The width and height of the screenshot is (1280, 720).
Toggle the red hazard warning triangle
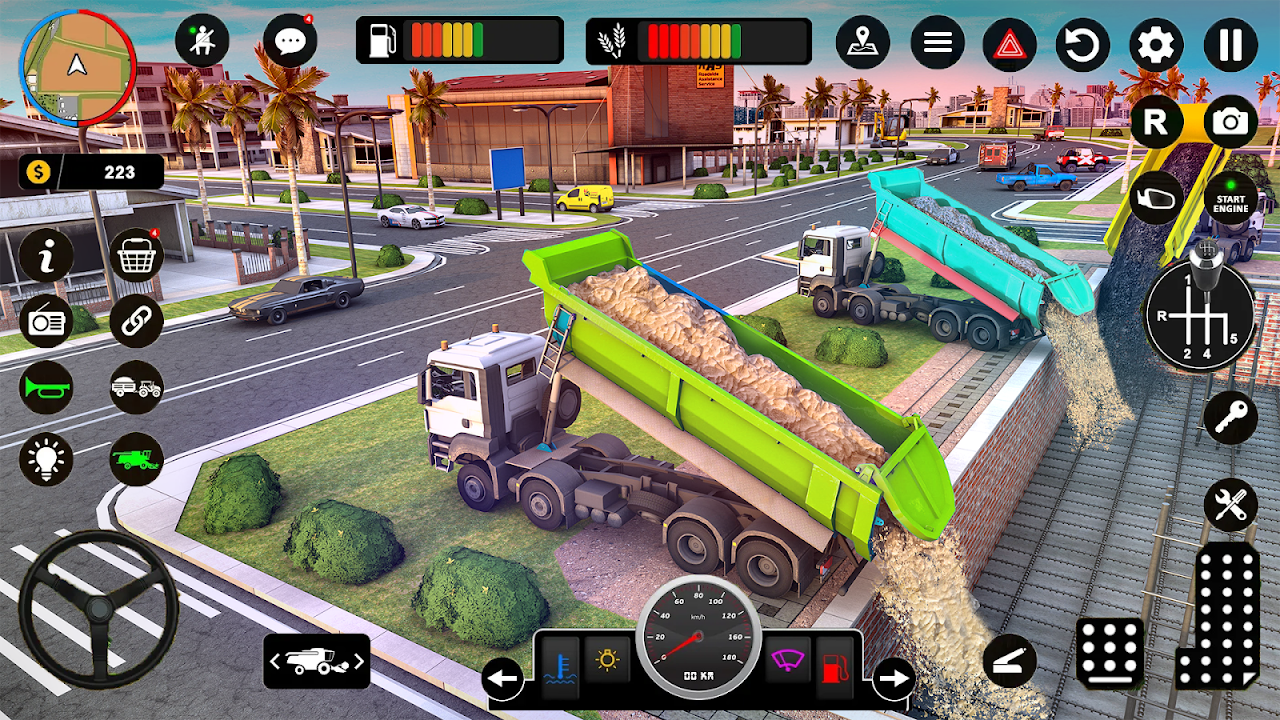1009,44
